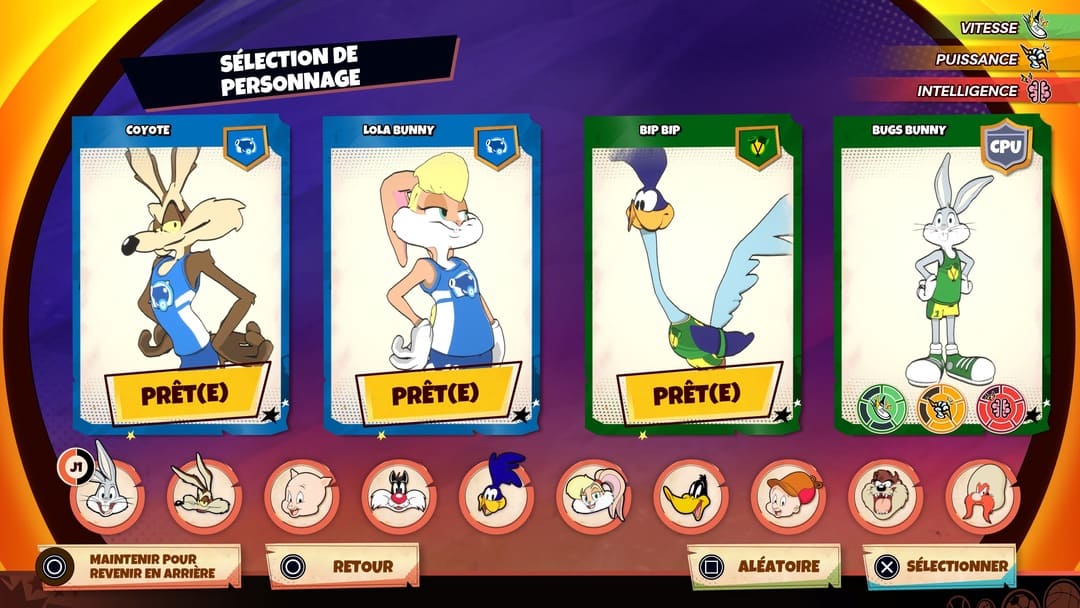Click the Retour back button
Image resolution: width=1080 pixels, height=608 pixels.
pyautogui.click(x=343, y=566)
